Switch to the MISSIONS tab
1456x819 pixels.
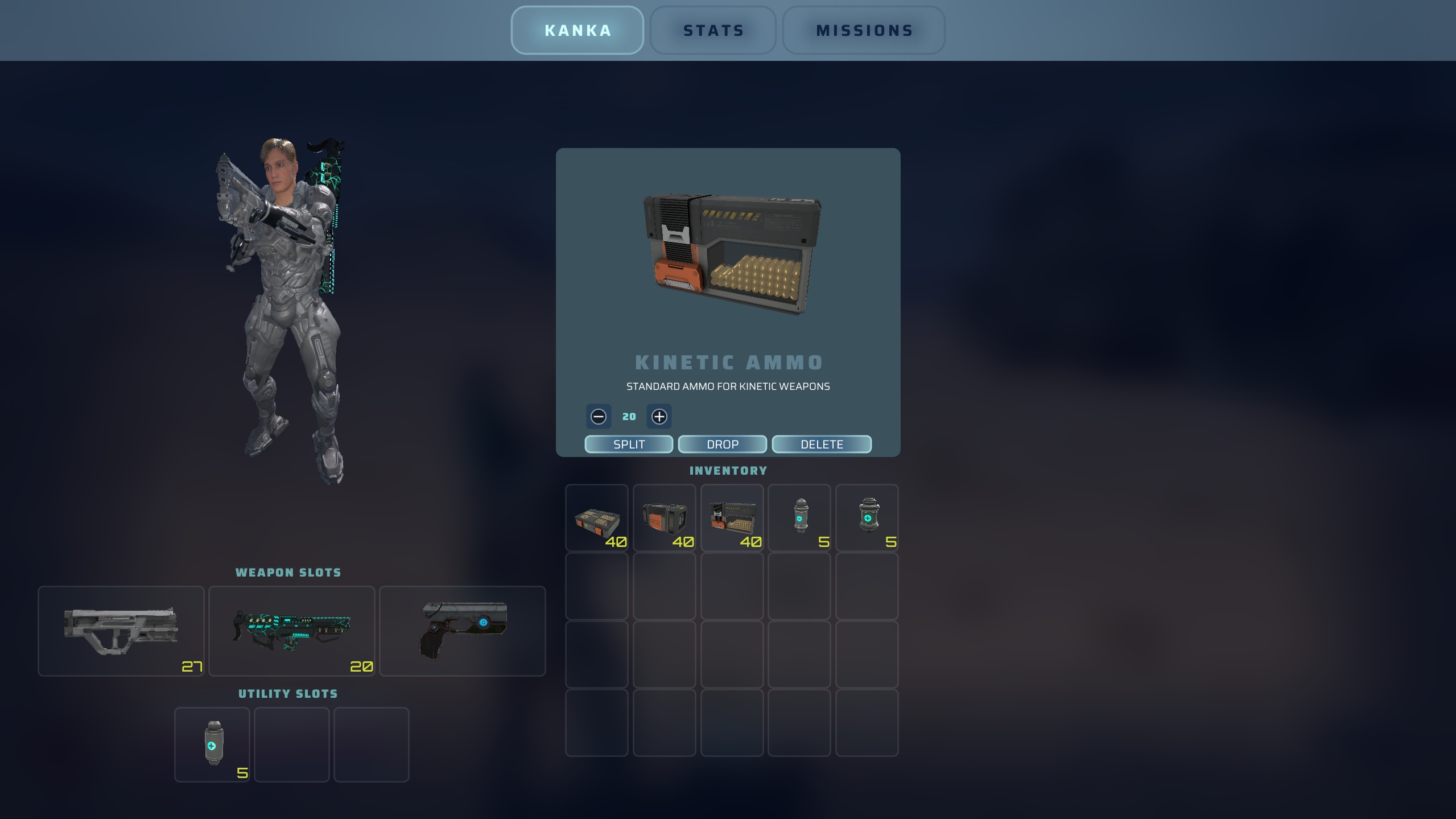(x=864, y=30)
